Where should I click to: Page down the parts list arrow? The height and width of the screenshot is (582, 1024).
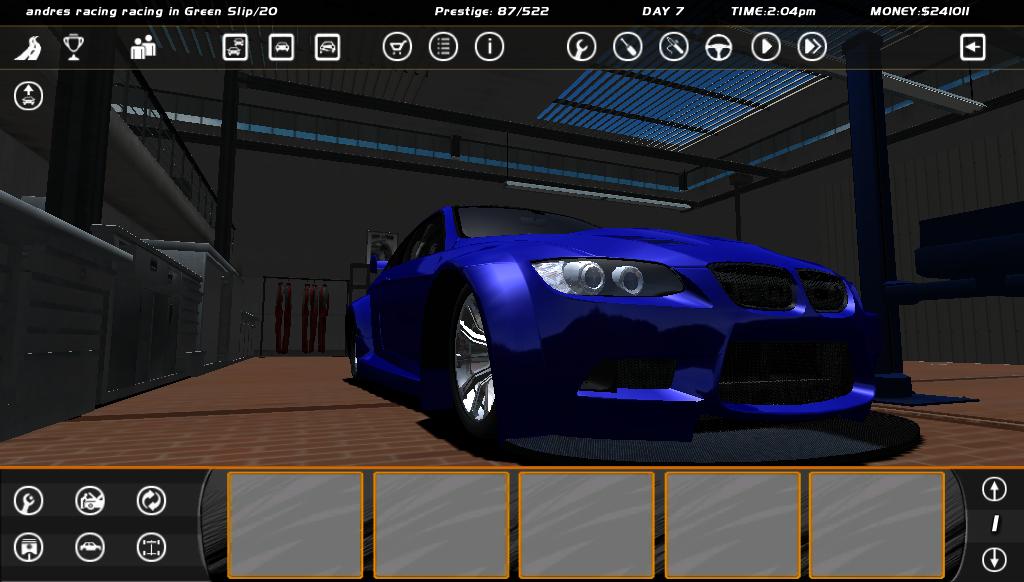pos(993,558)
